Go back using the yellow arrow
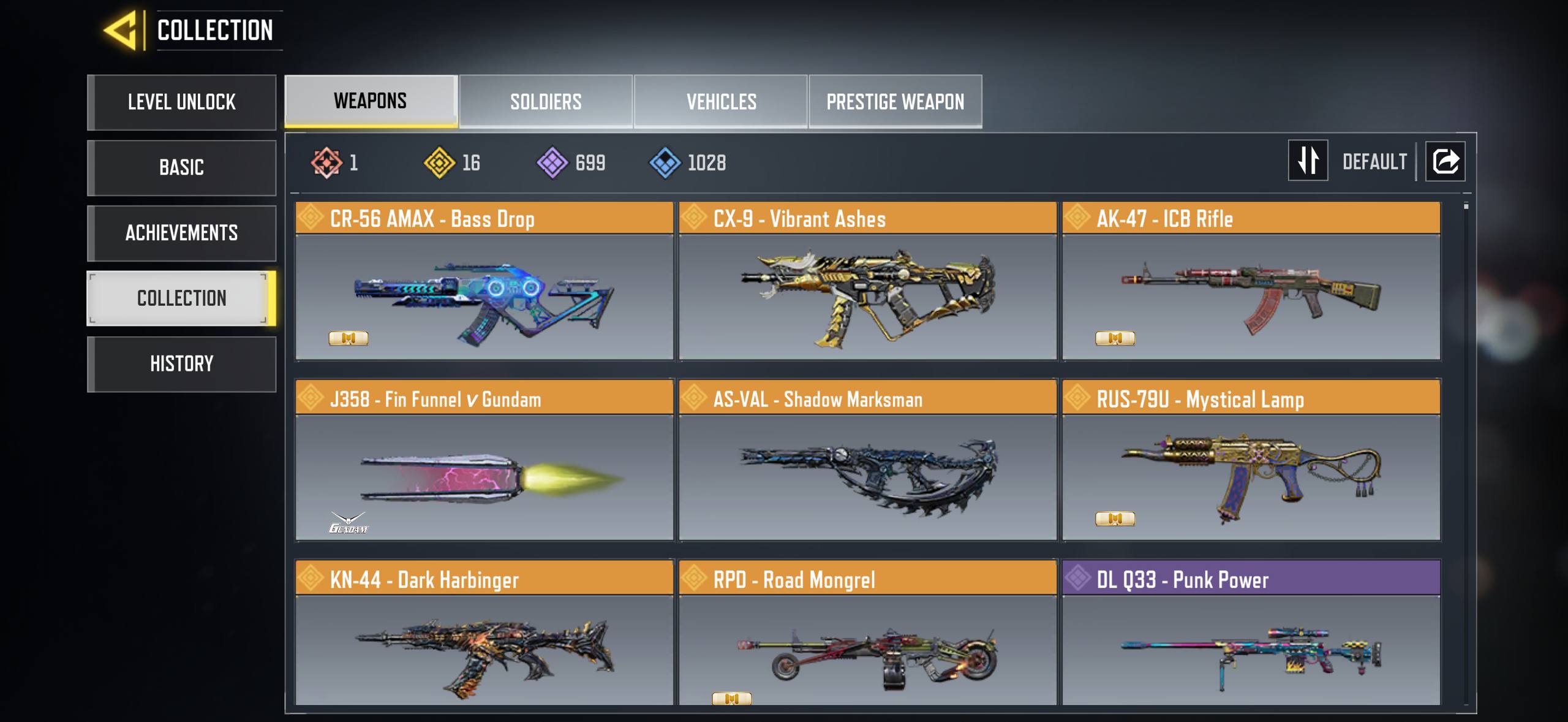 pos(121,30)
